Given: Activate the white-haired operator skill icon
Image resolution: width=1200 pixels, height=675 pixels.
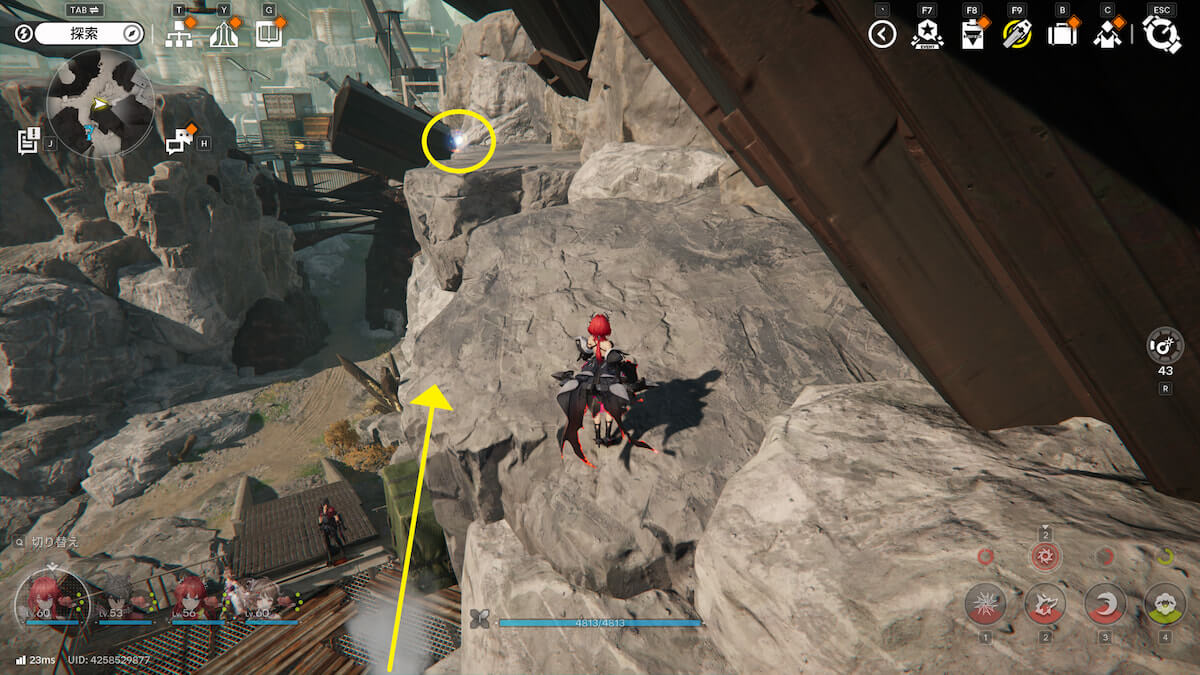Looking at the screenshot, I should click(x=1165, y=603).
